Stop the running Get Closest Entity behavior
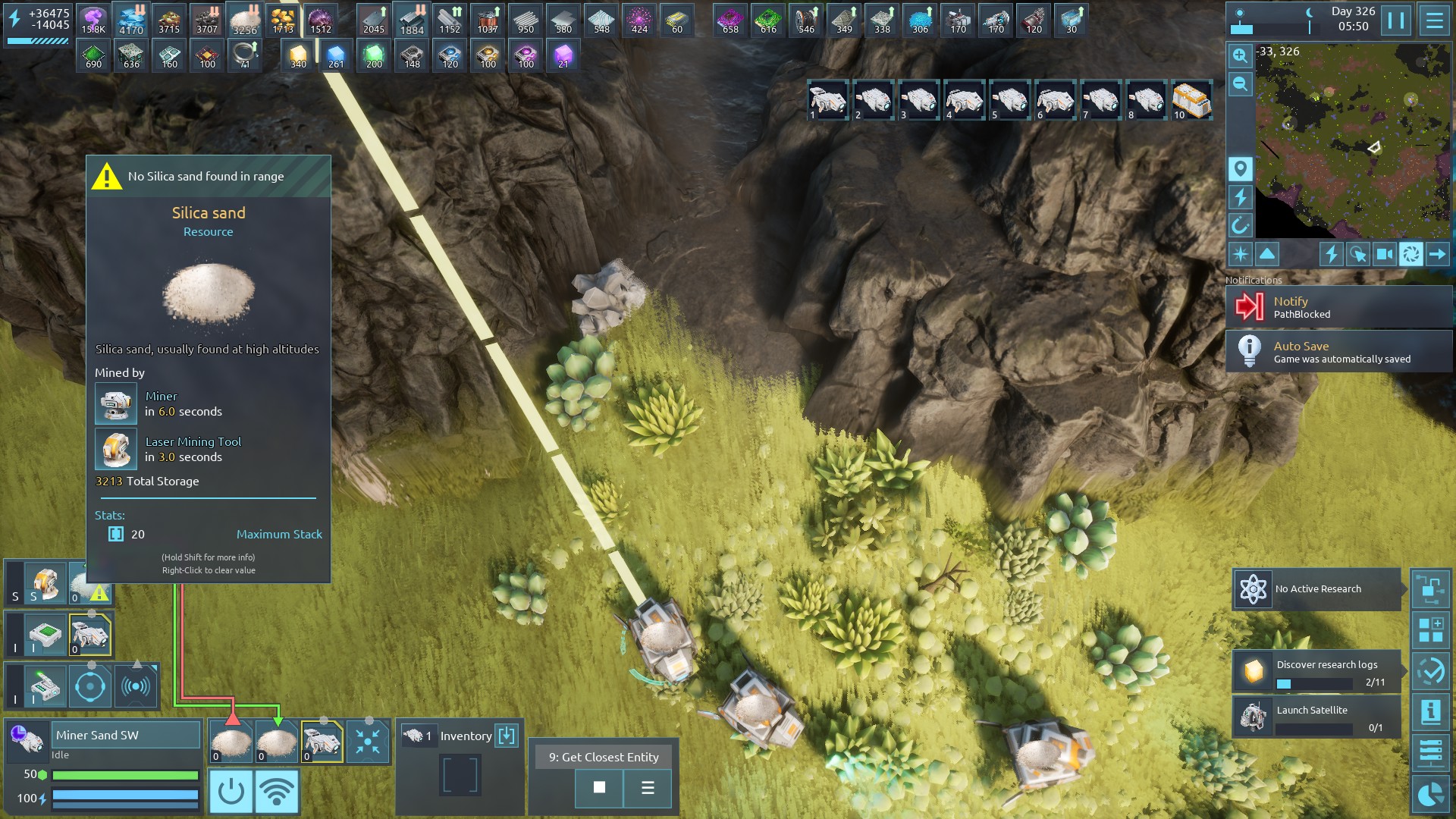1456x819 pixels. pos(599,788)
